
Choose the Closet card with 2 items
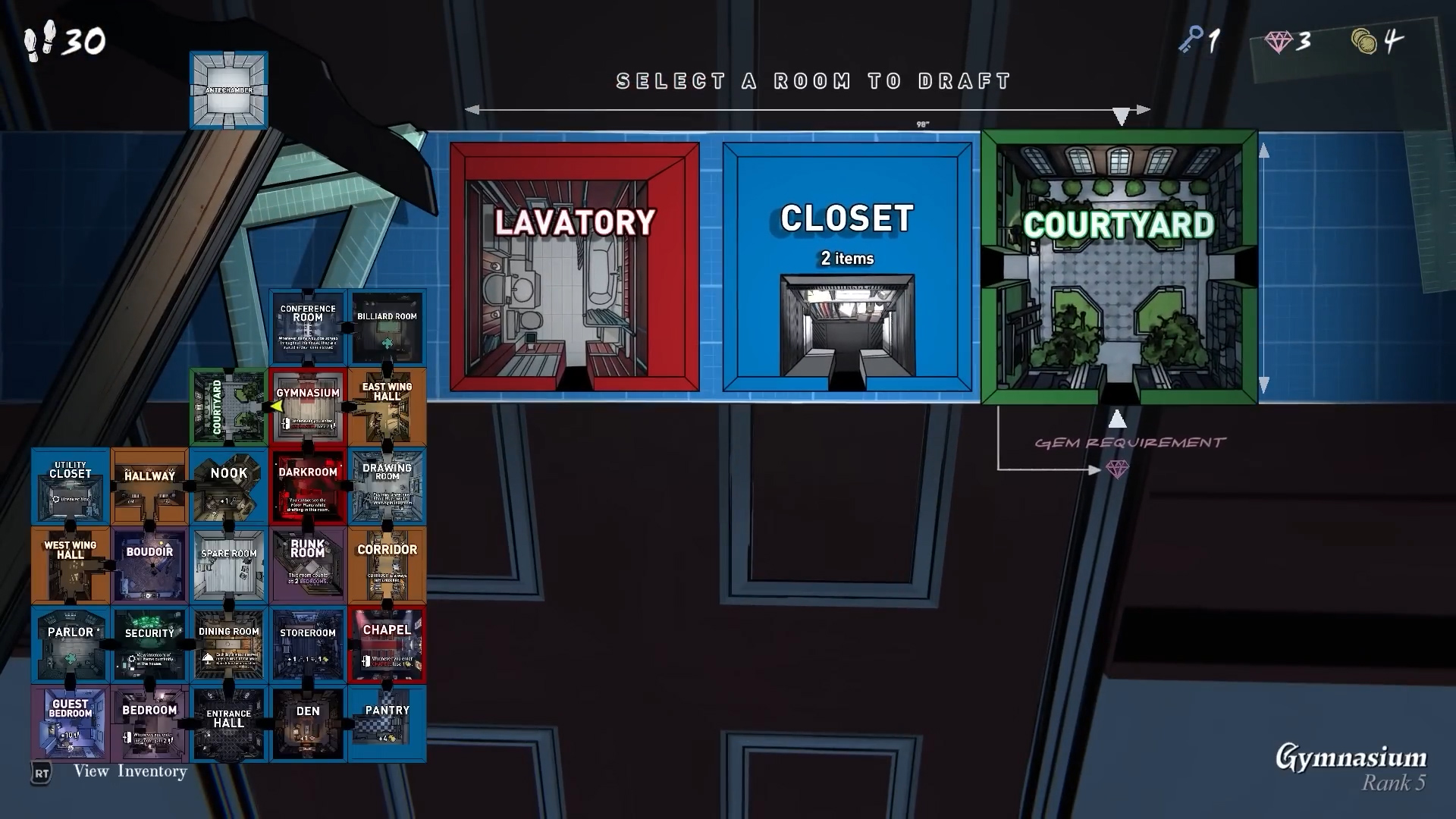[x=846, y=267]
